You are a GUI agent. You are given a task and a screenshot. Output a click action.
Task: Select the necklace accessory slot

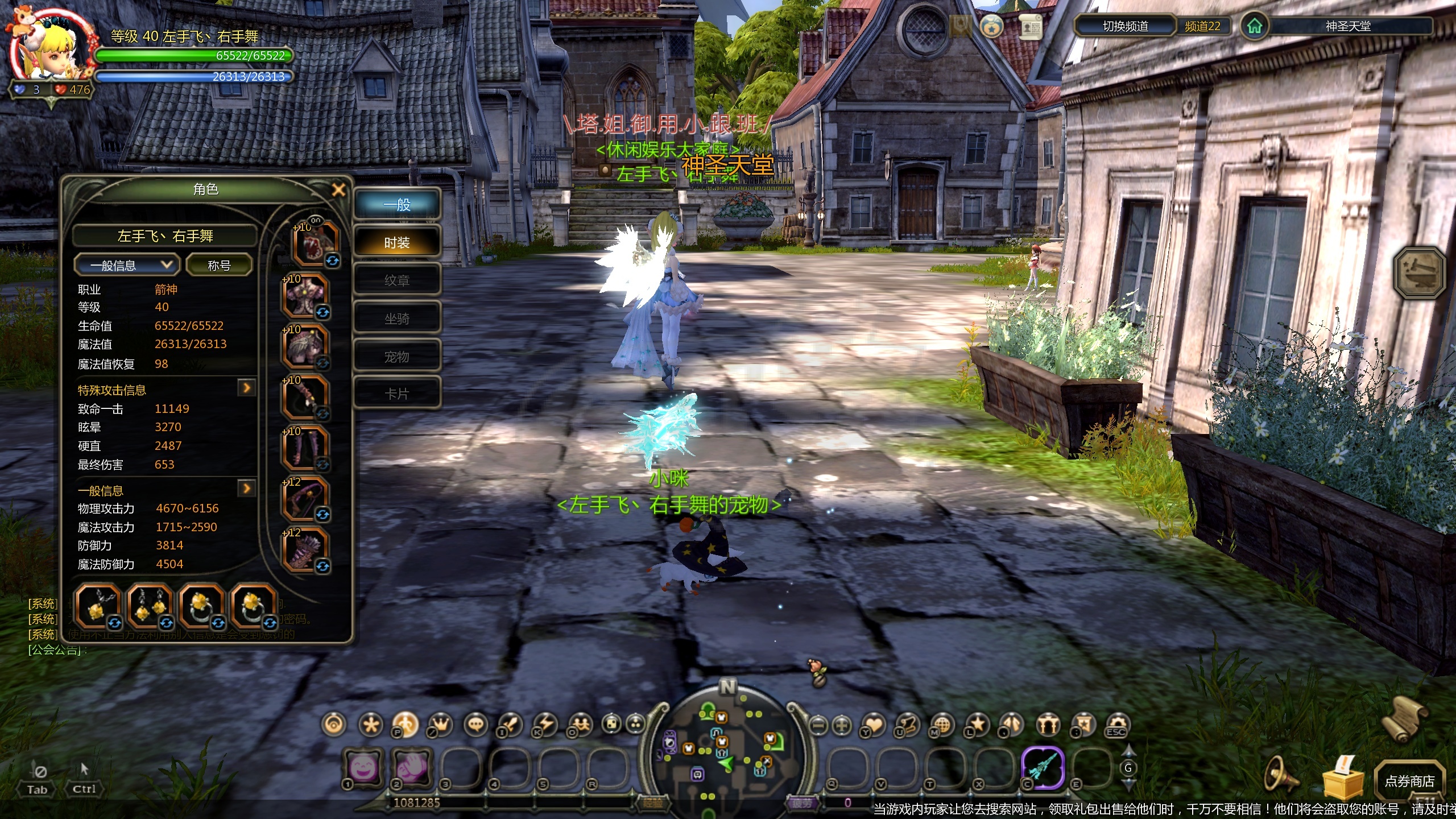(98, 605)
